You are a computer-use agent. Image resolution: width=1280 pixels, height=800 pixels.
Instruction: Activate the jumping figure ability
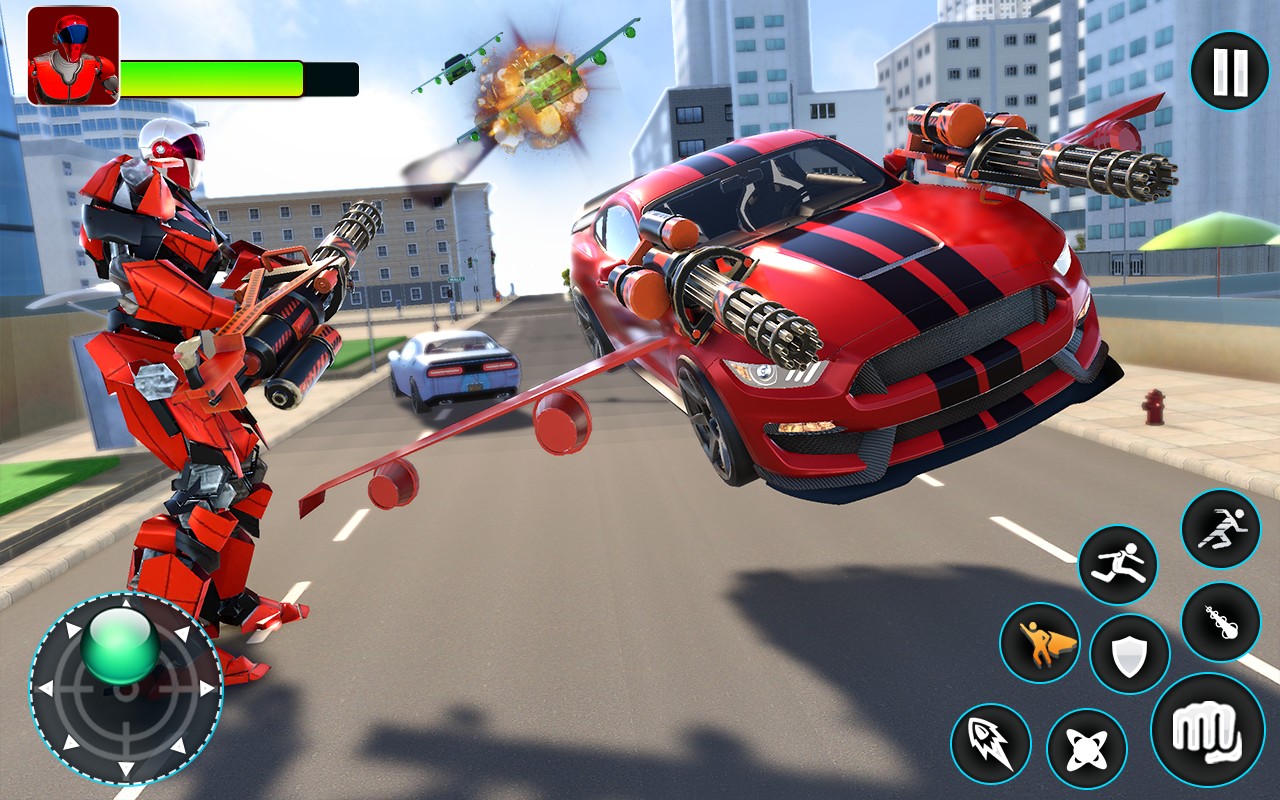click(x=1118, y=565)
